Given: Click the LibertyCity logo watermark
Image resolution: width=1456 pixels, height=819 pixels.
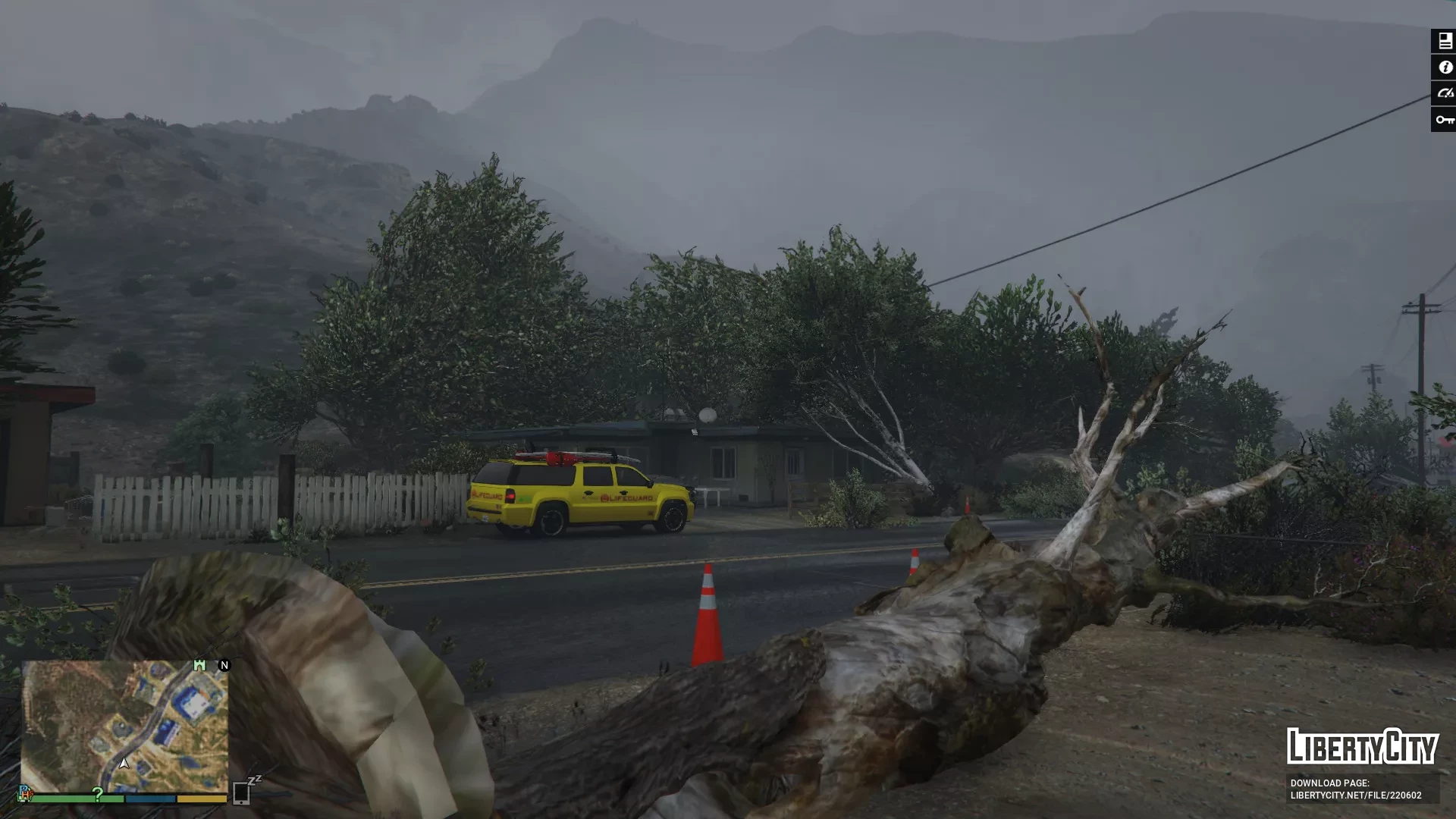Looking at the screenshot, I should pyautogui.click(x=1362, y=746).
